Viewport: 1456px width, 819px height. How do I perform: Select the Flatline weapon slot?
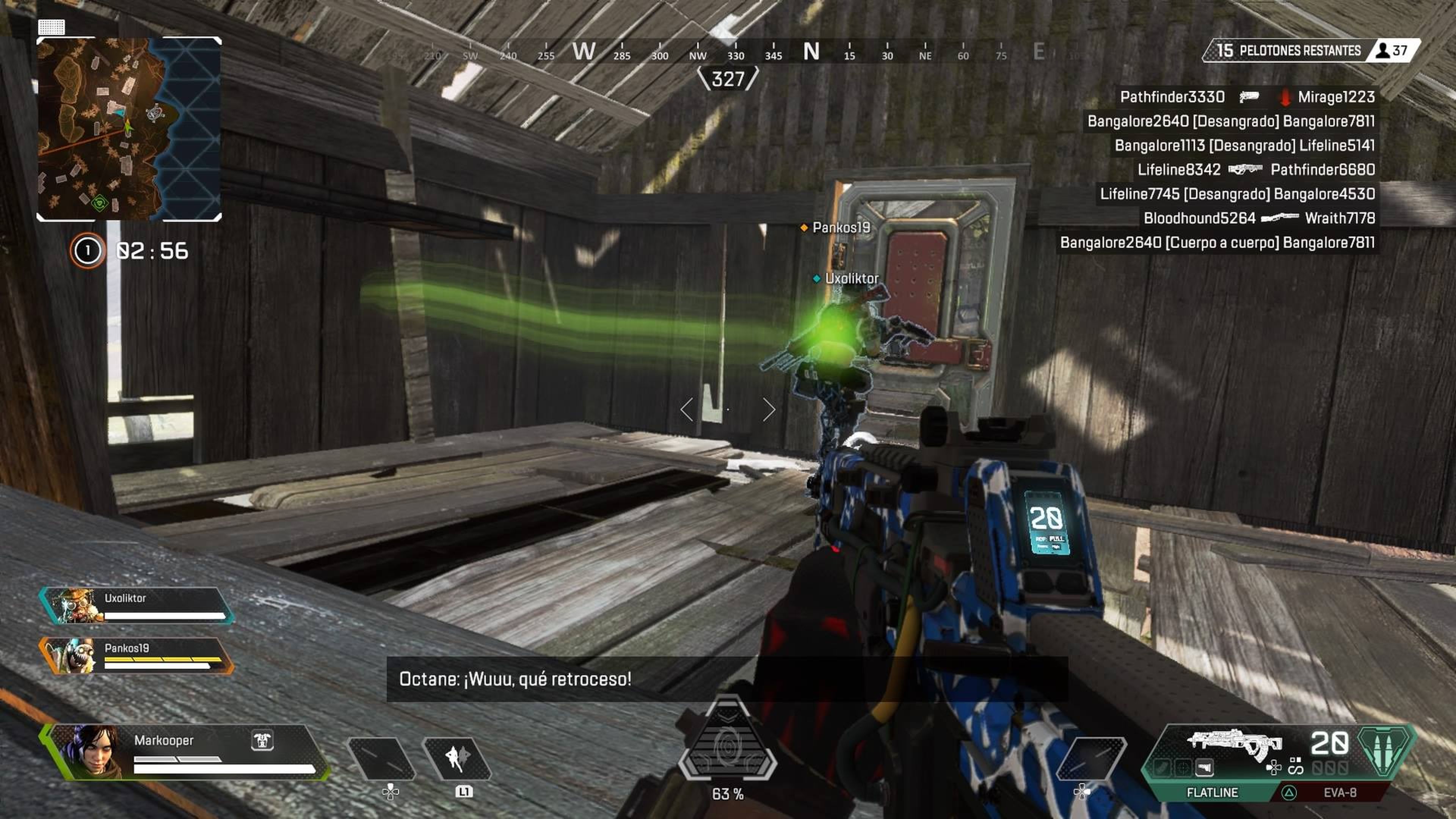(x=1212, y=792)
